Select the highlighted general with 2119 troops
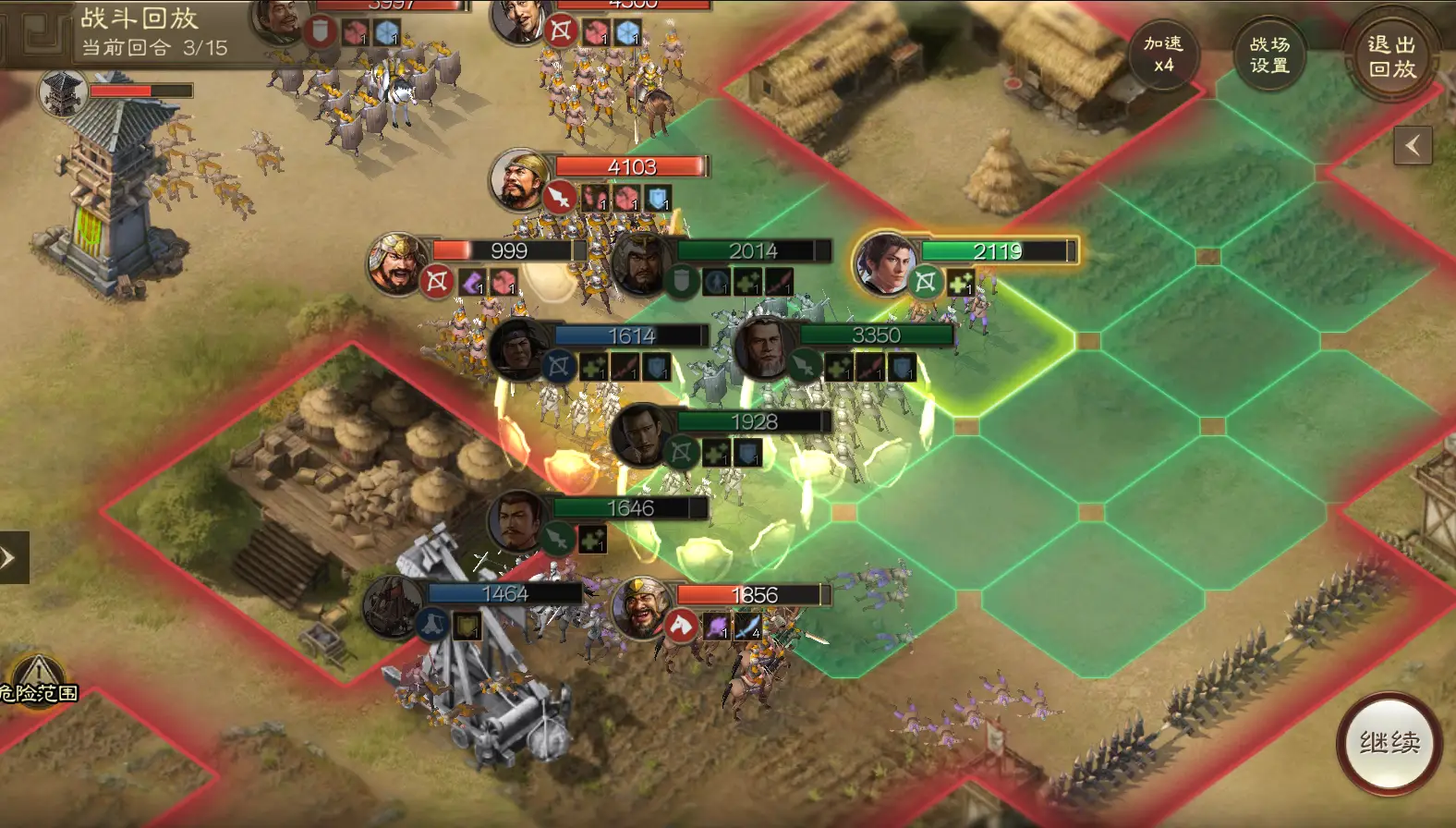The height and width of the screenshot is (828, 1456). [883, 262]
